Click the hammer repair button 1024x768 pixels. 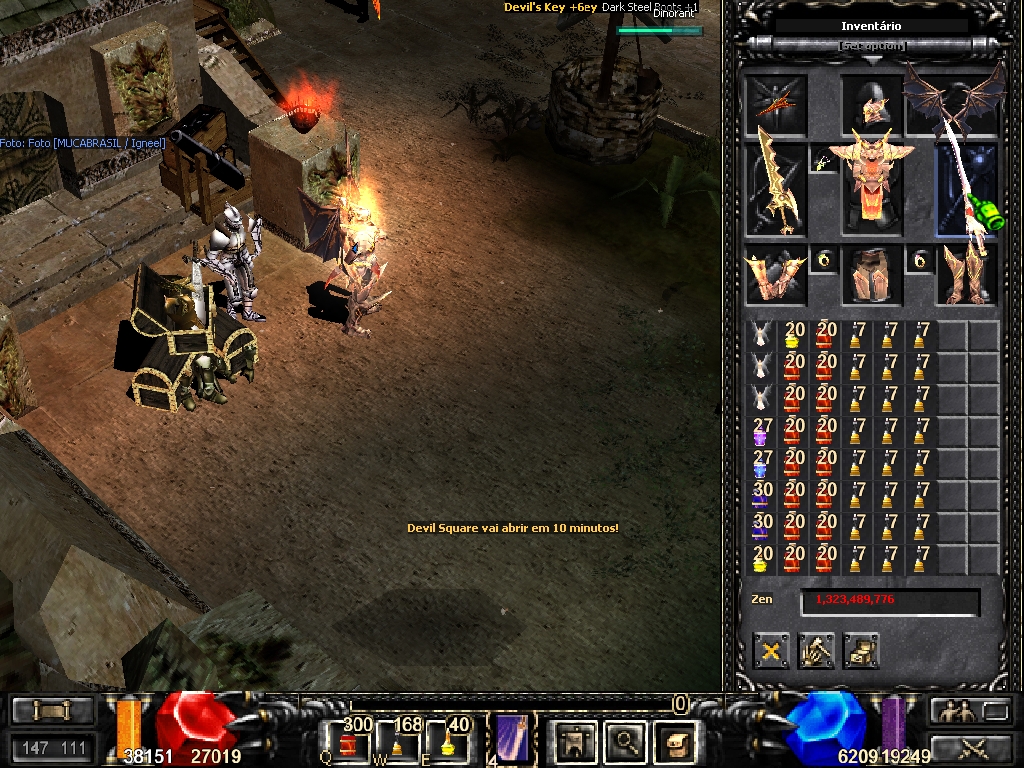[816, 652]
